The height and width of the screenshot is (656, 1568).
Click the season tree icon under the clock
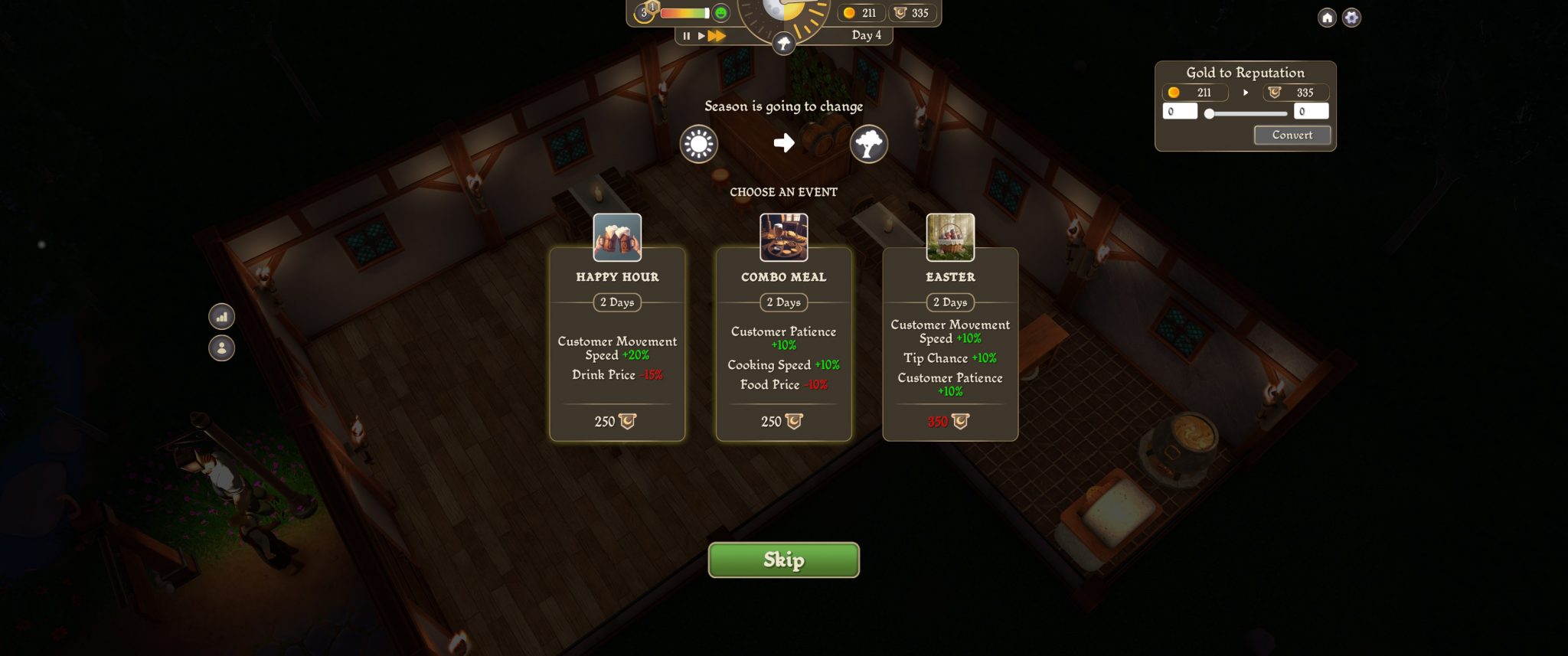coord(783,44)
